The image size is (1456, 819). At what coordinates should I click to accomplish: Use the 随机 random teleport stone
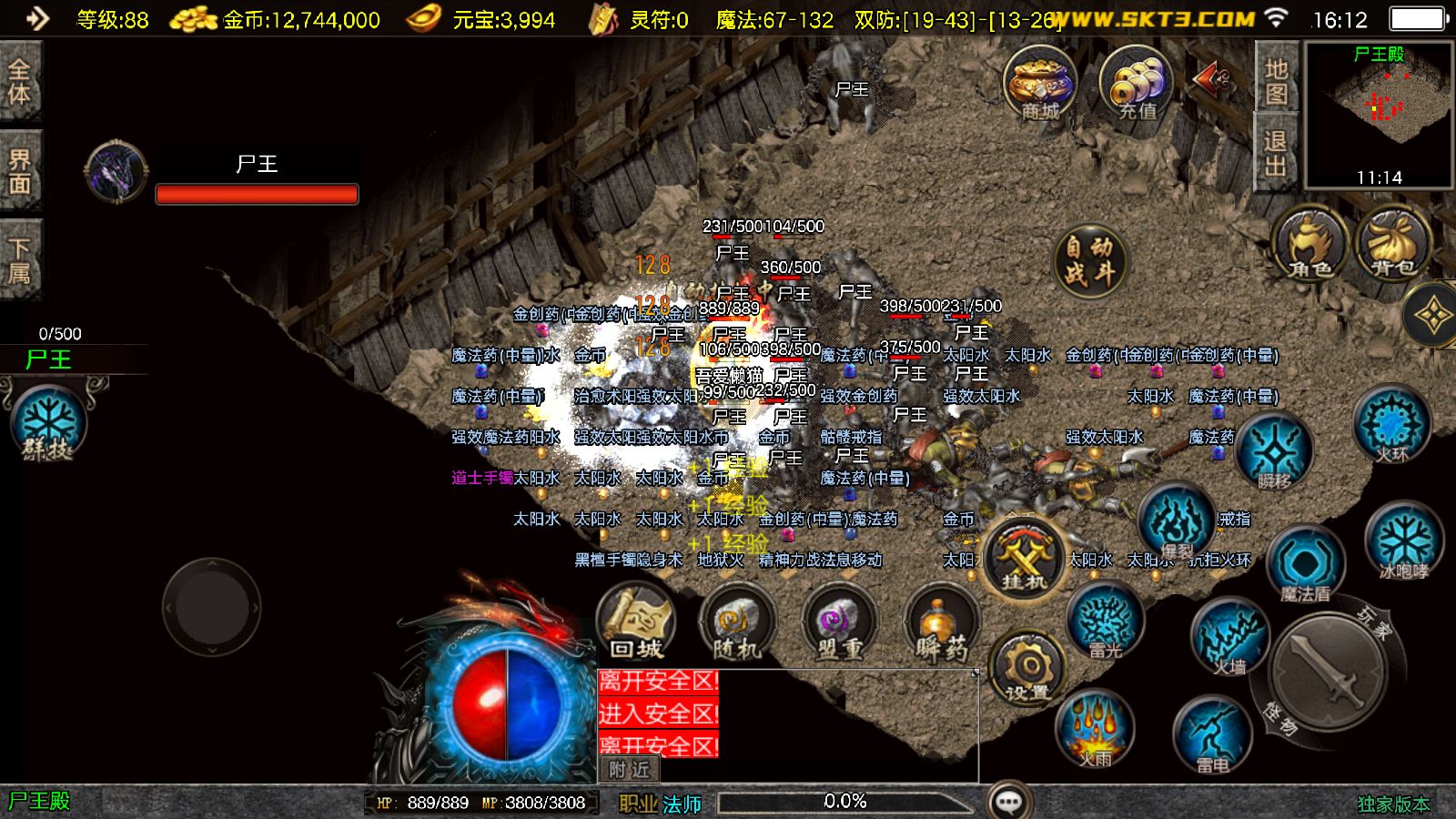737,623
